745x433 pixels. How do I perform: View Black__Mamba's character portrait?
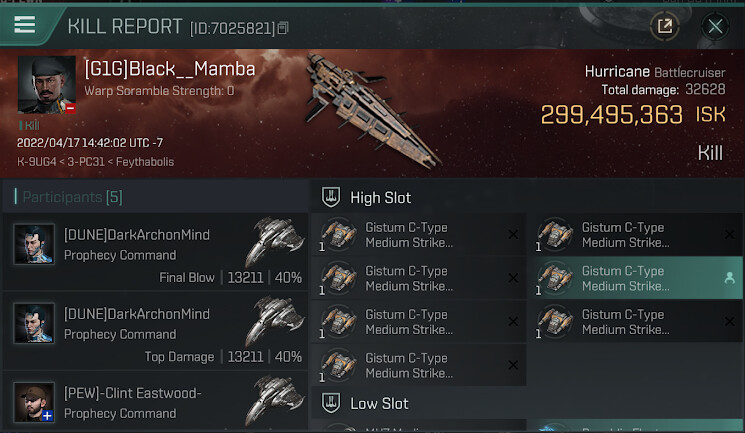coord(45,86)
